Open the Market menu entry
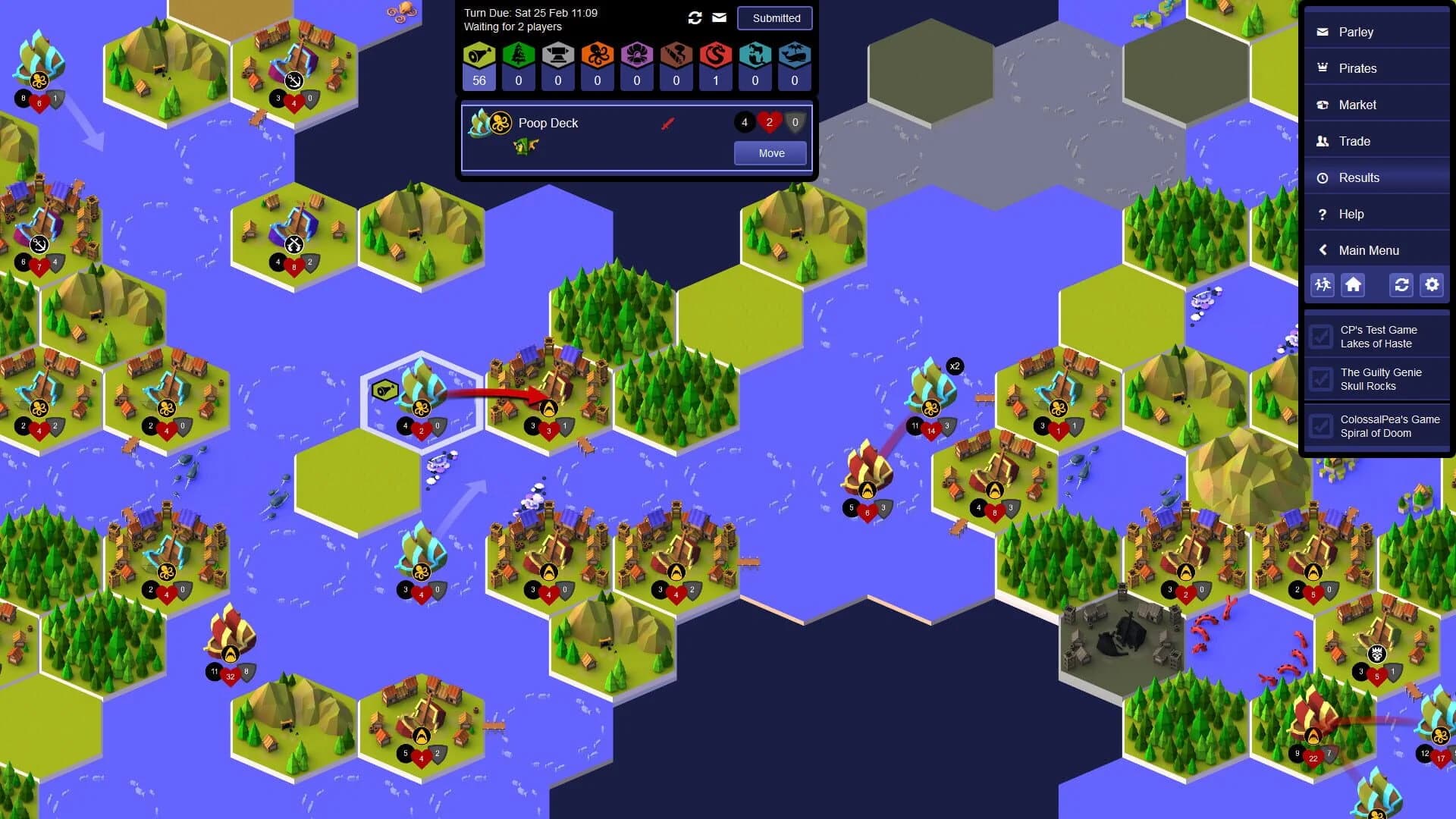The width and height of the screenshot is (1456, 819). (1358, 105)
